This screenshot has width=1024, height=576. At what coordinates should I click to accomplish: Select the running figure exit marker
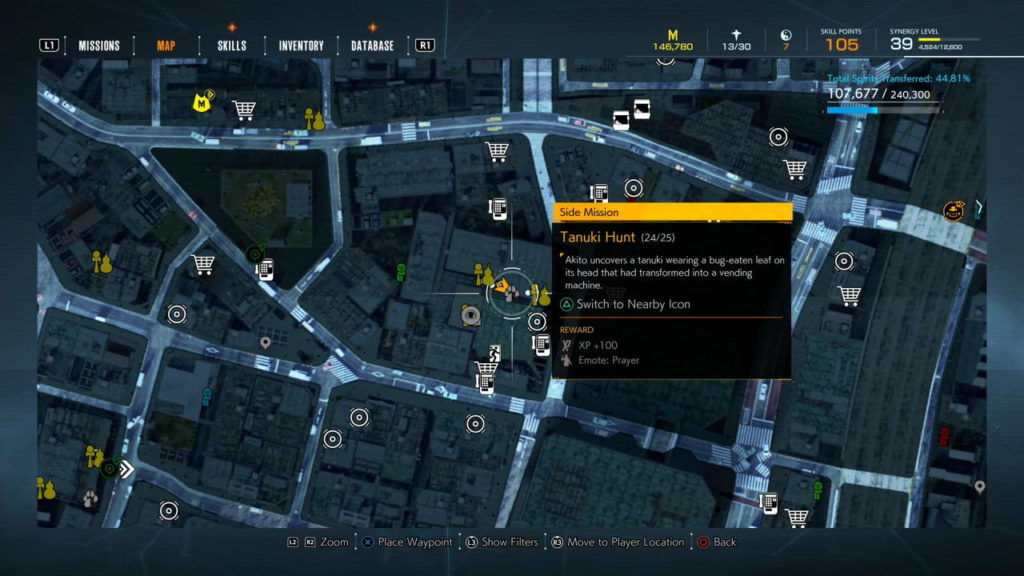click(x=493, y=352)
